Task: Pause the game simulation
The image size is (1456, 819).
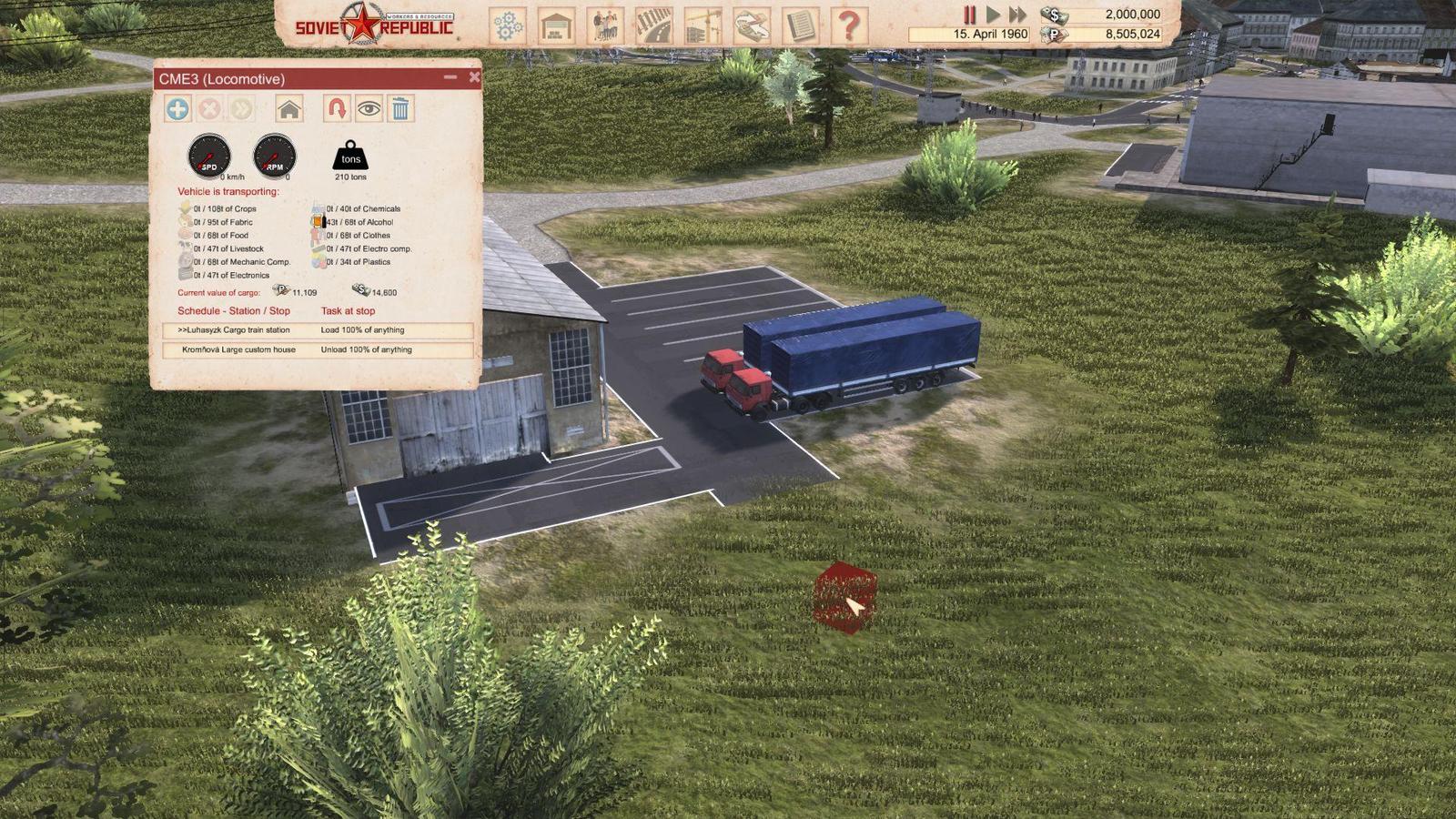Action: (x=970, y=15)
